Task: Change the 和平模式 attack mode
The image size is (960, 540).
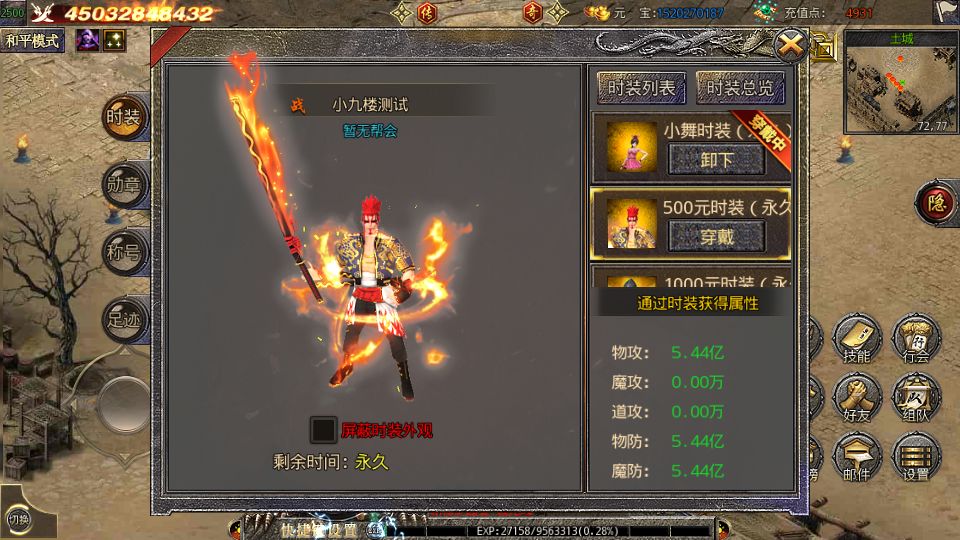Action: (x=34, y=41)
